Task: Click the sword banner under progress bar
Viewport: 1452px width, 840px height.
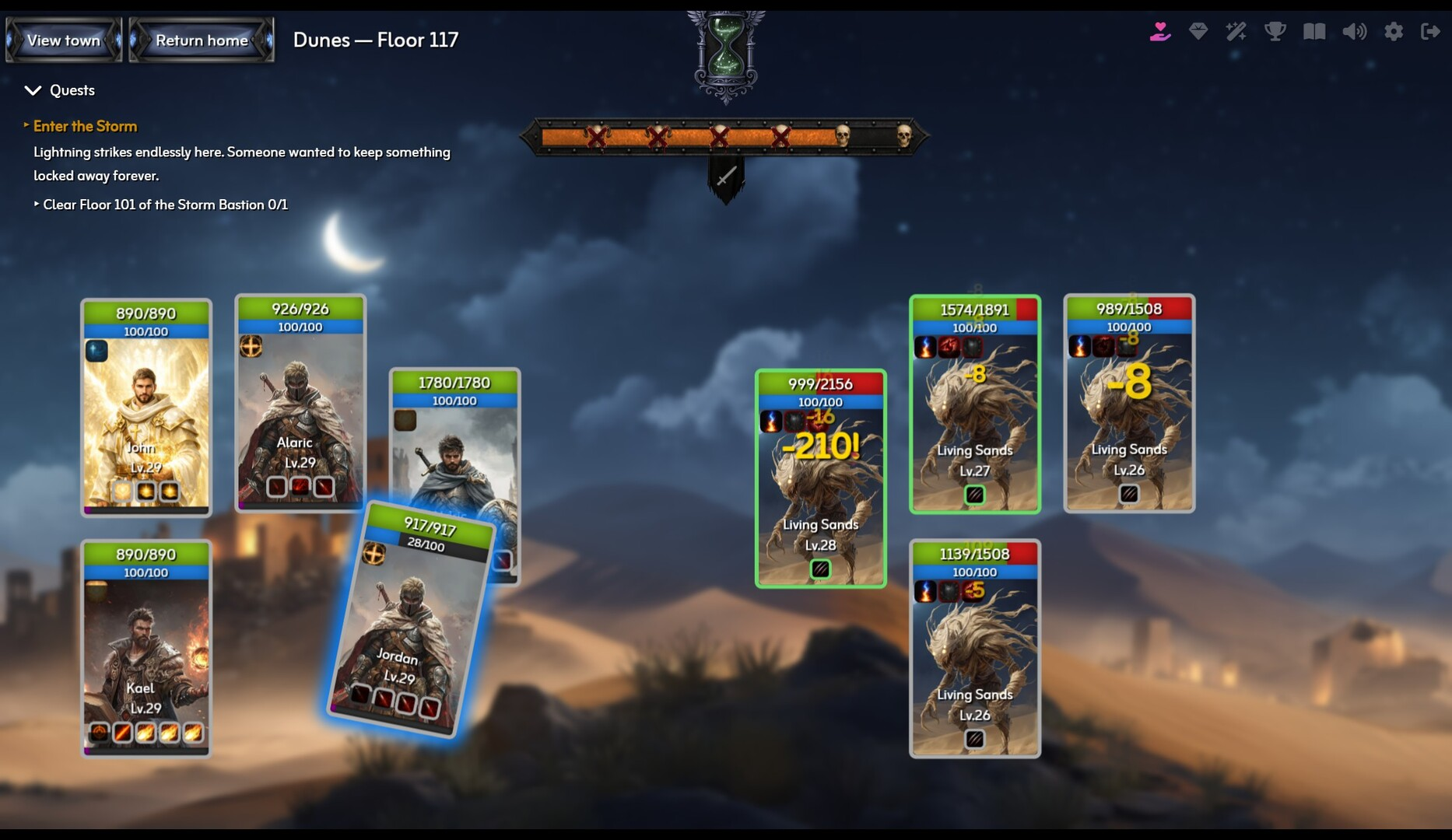Action: click(726, 177)
